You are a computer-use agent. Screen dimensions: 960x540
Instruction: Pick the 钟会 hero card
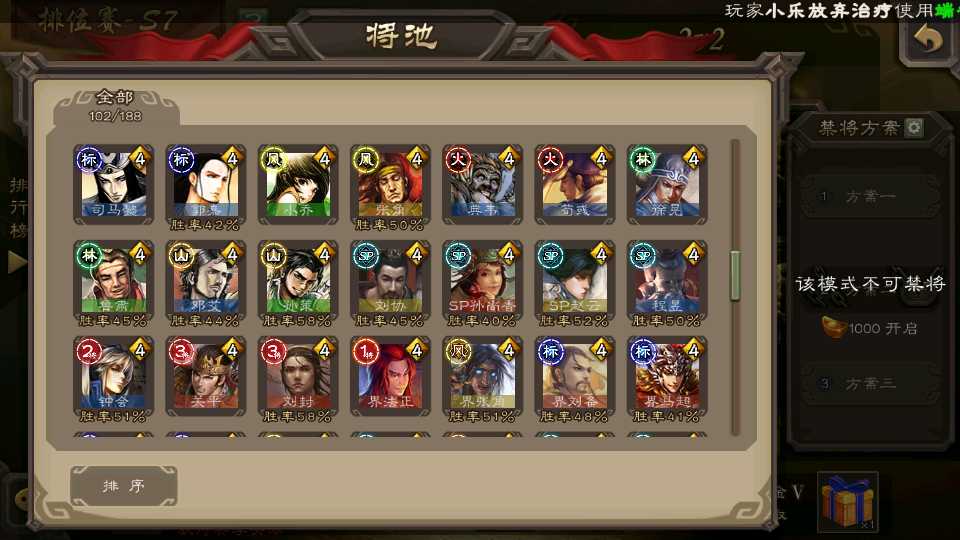[112, 377]
